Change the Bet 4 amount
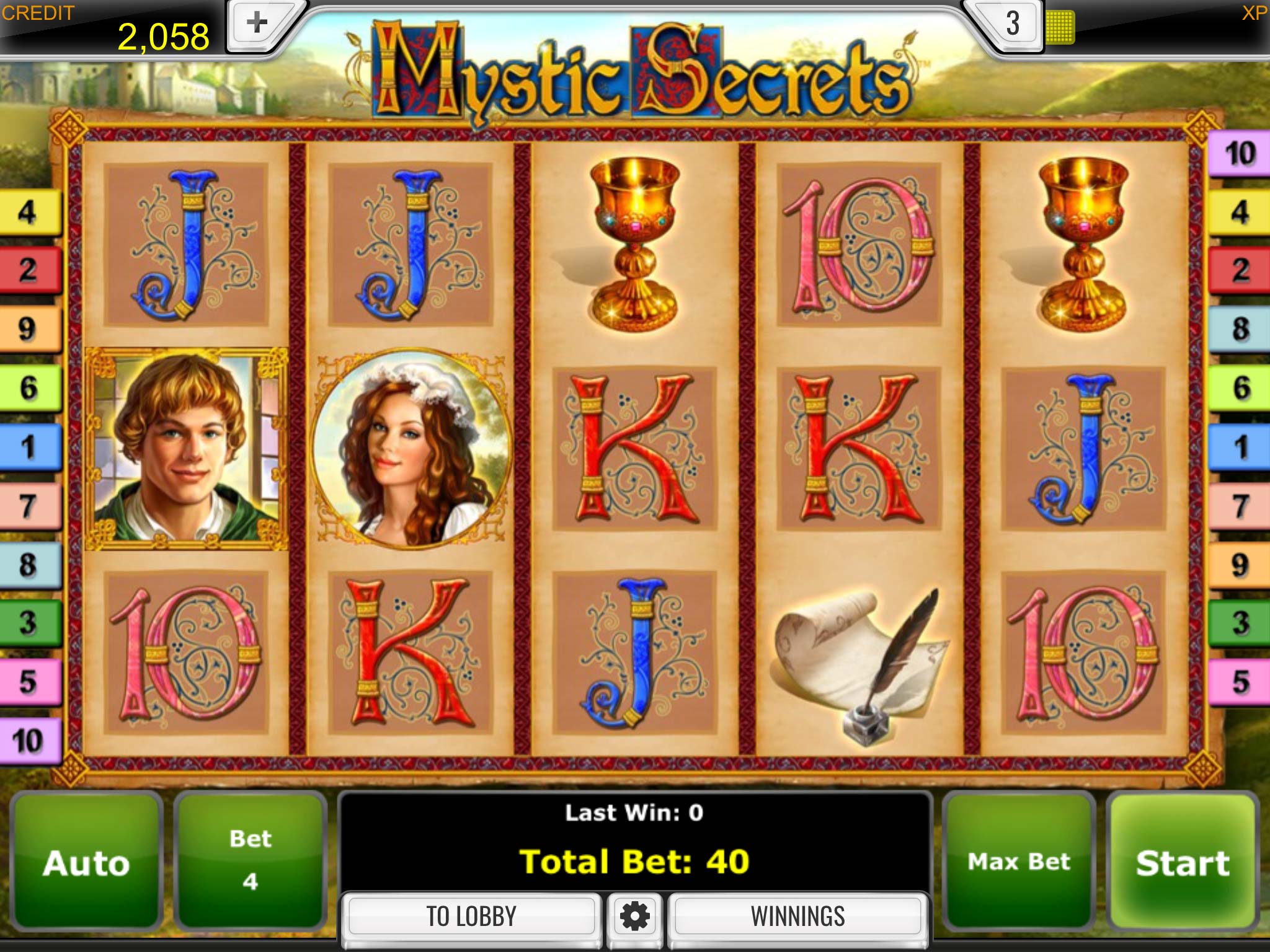 [250, 862]
